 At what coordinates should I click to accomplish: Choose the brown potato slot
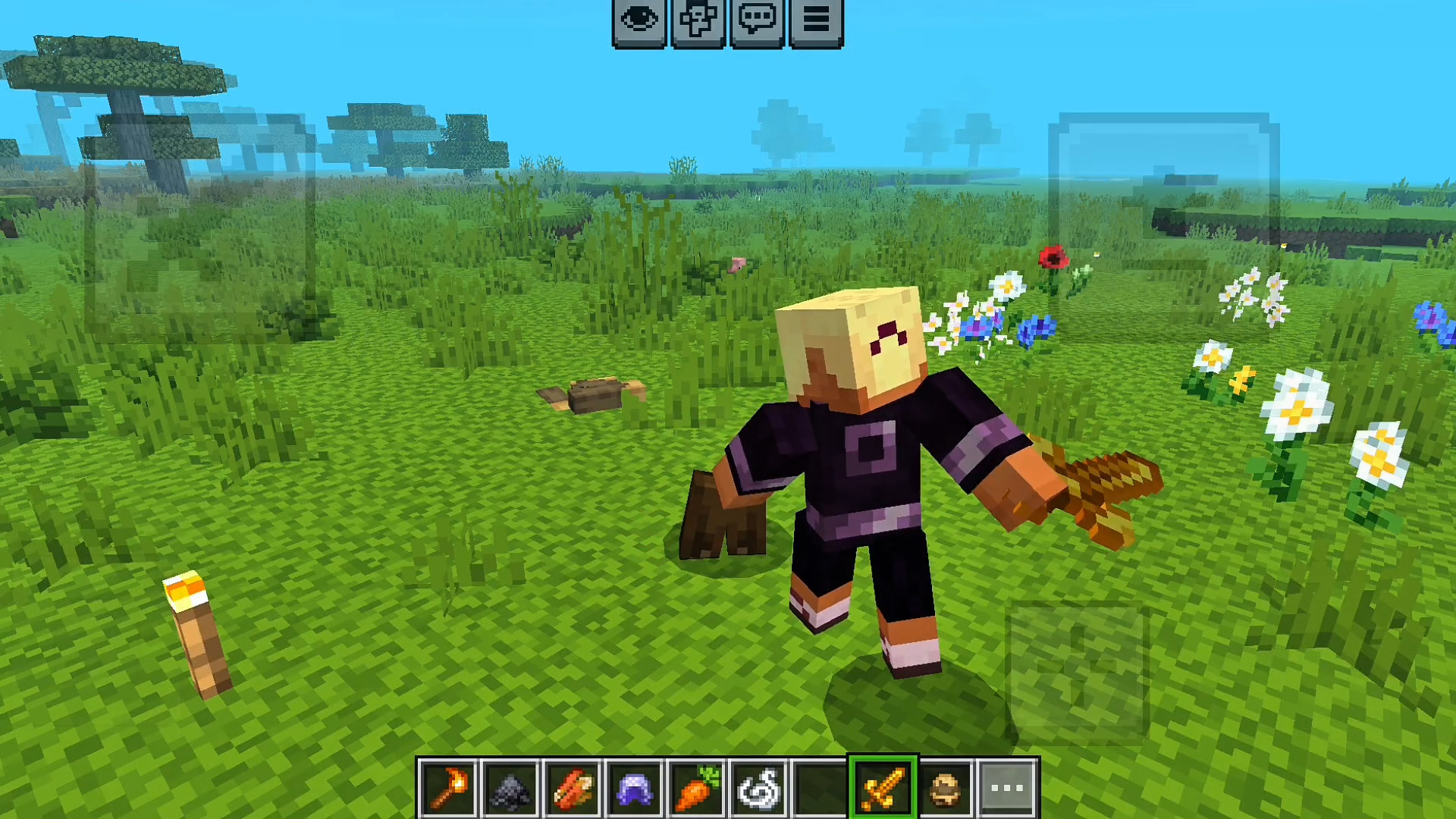point(945,788)
